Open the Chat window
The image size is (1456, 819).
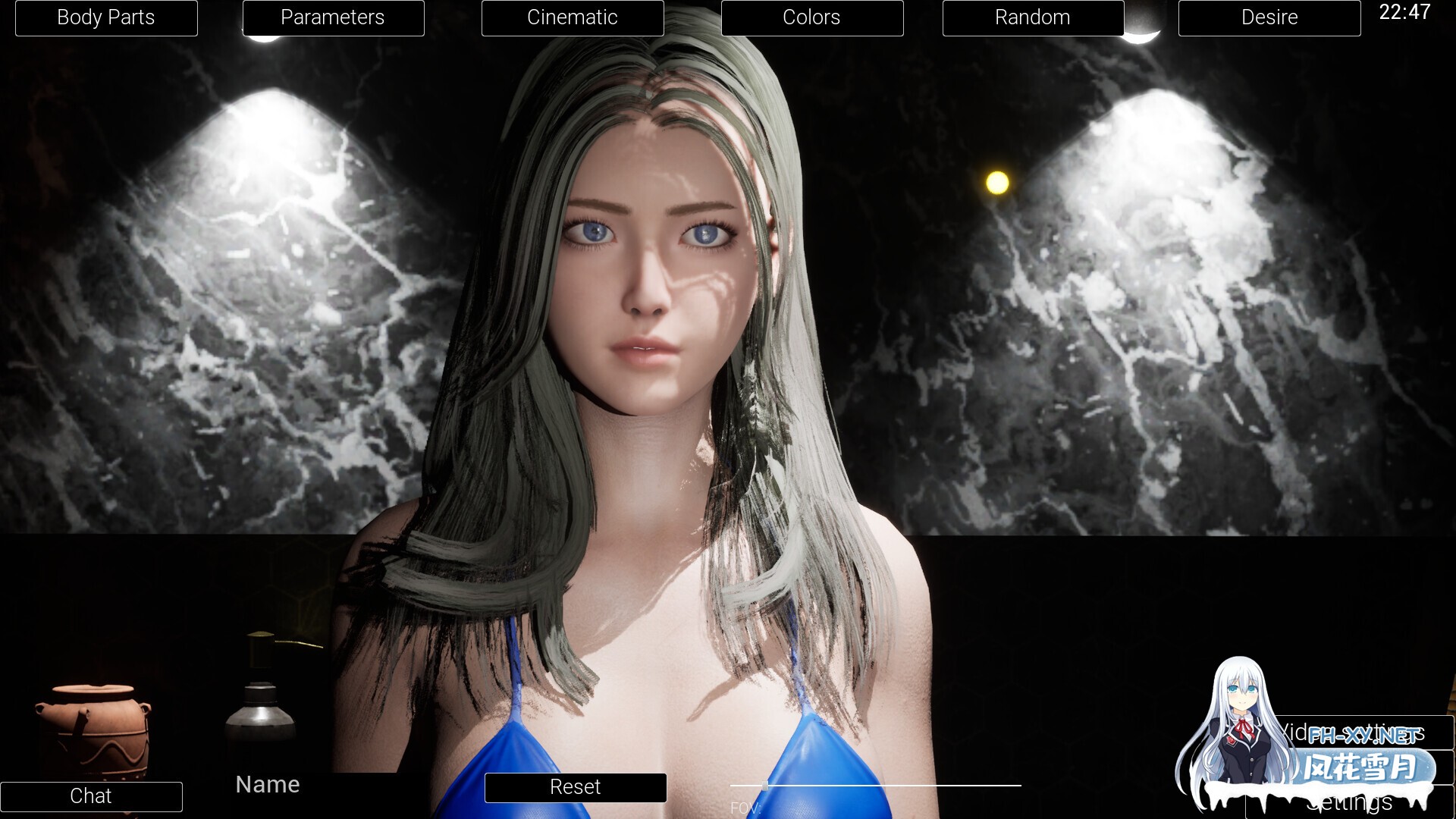point(91,796)
